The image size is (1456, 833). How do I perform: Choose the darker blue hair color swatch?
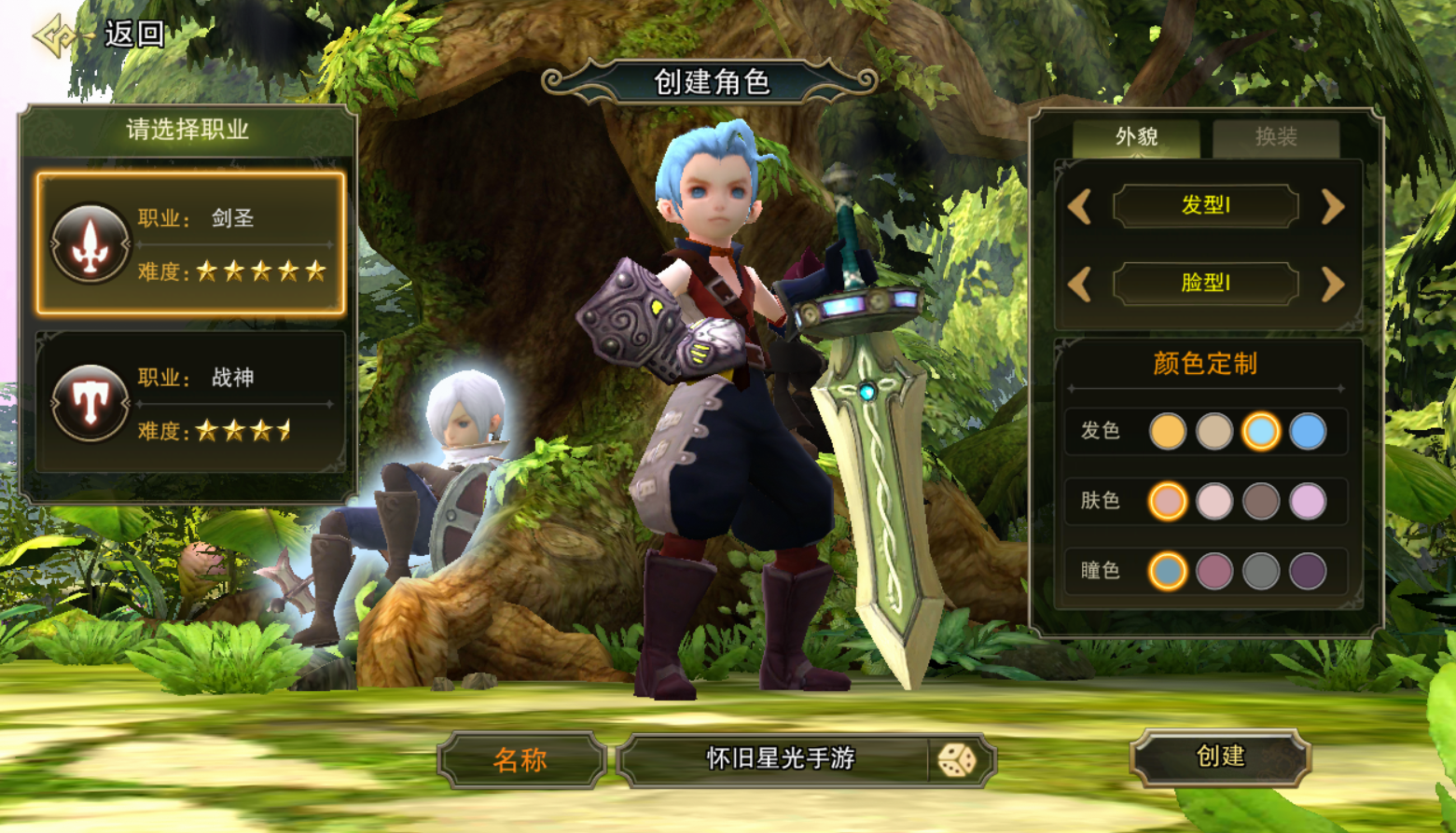pyautogui.click(x=1308, y=432)
